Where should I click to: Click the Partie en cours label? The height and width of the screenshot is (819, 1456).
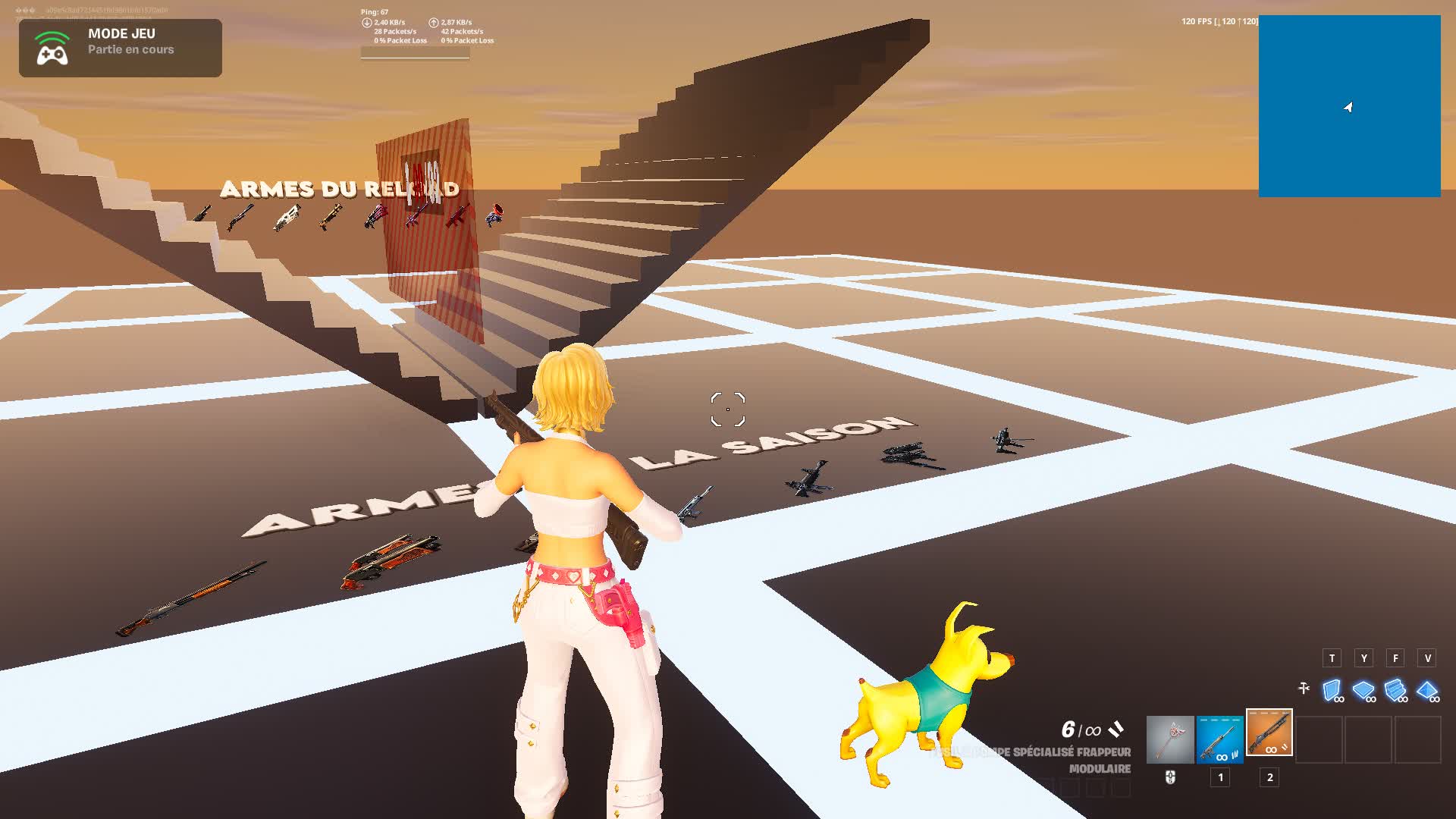pos(130,50)
